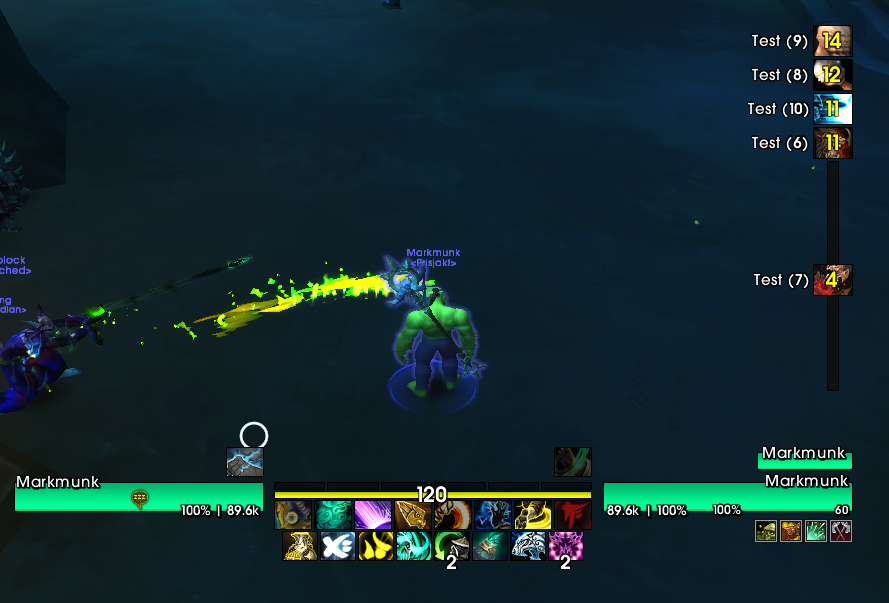Image resolution: width=889 pixels, height=603 pixels.
Task: Use the pink crystal burst ability
Action: tap(565, 546)
